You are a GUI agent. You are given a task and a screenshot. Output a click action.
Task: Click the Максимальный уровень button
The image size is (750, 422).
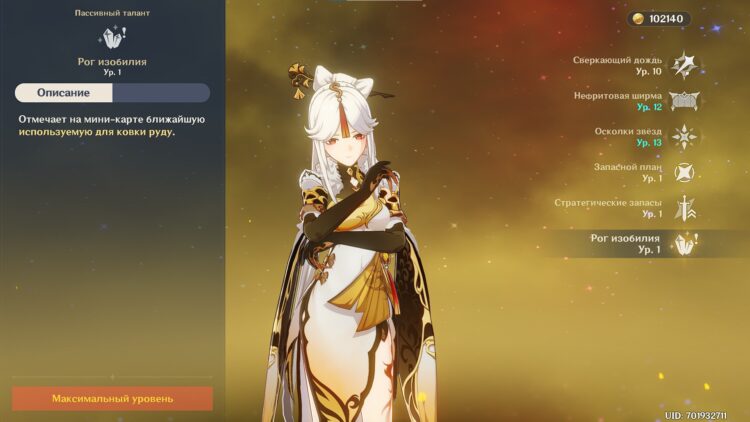(x=112, y=398)
